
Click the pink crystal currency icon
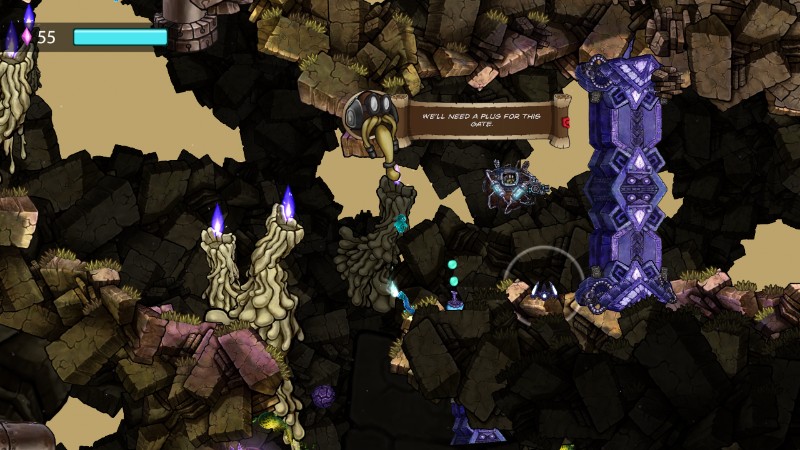(x=26, y=37)
